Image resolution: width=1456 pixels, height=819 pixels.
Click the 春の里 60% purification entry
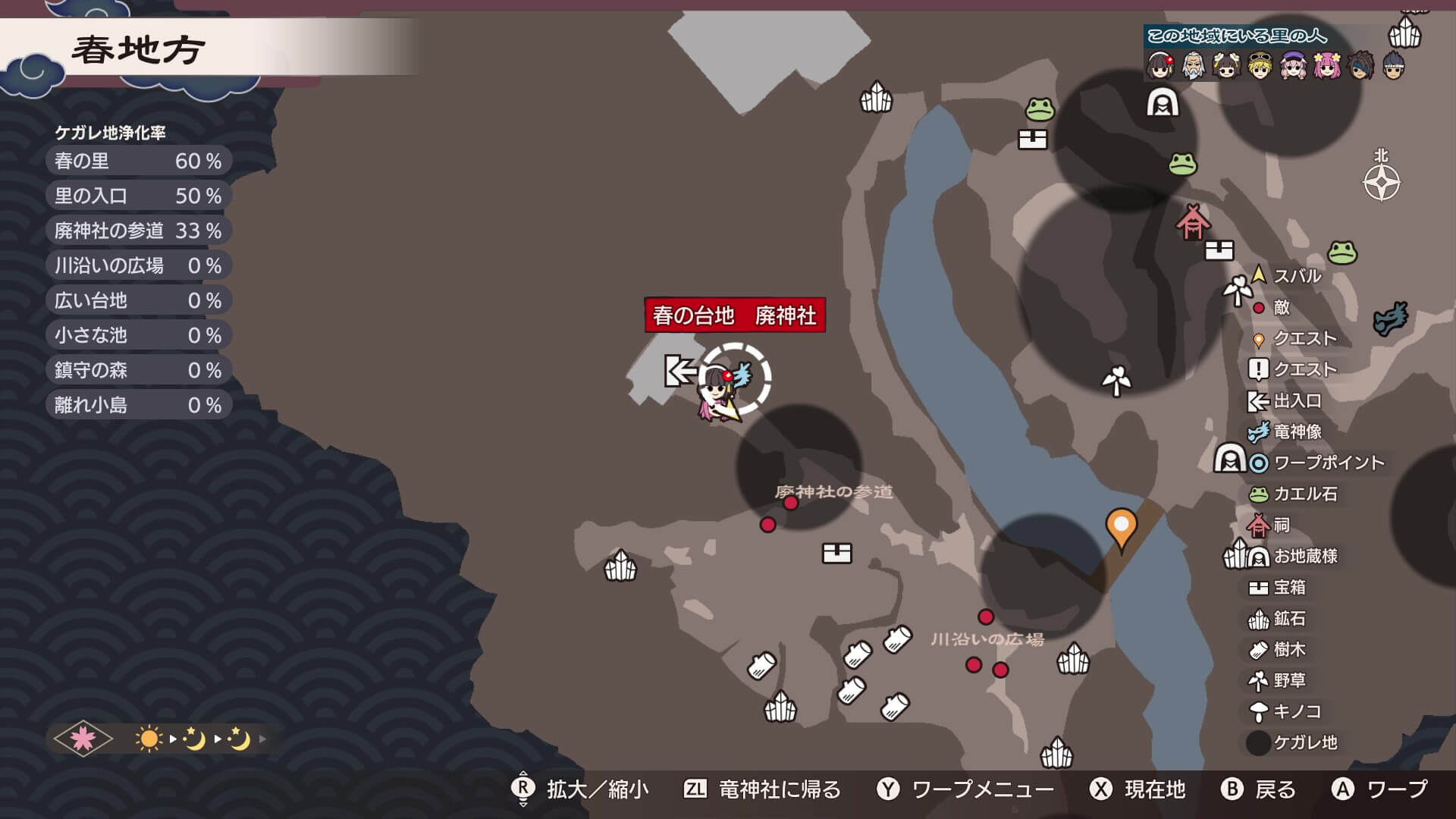click(x=136, y=160)
